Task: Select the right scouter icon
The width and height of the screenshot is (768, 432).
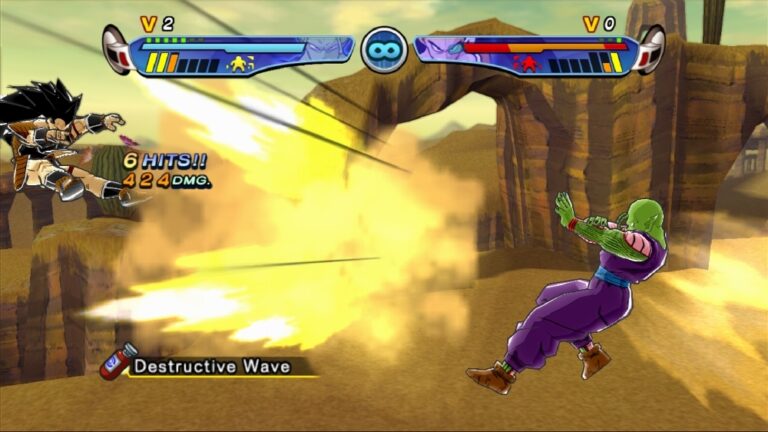Action: pyautogui.click(x=651, y=49)
